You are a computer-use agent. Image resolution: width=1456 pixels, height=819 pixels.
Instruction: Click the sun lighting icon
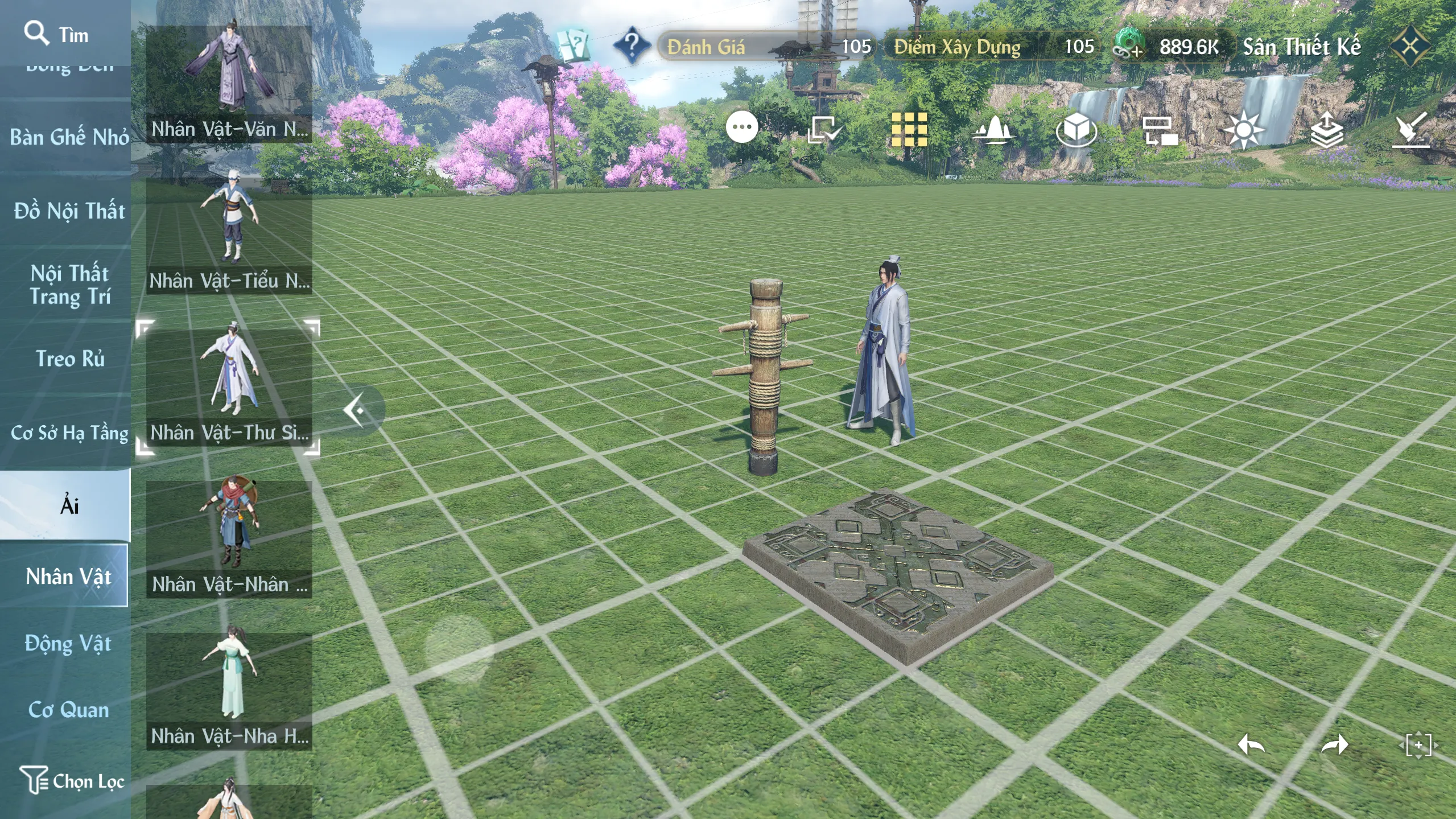pyautogui.click(x=1243, y=130)
